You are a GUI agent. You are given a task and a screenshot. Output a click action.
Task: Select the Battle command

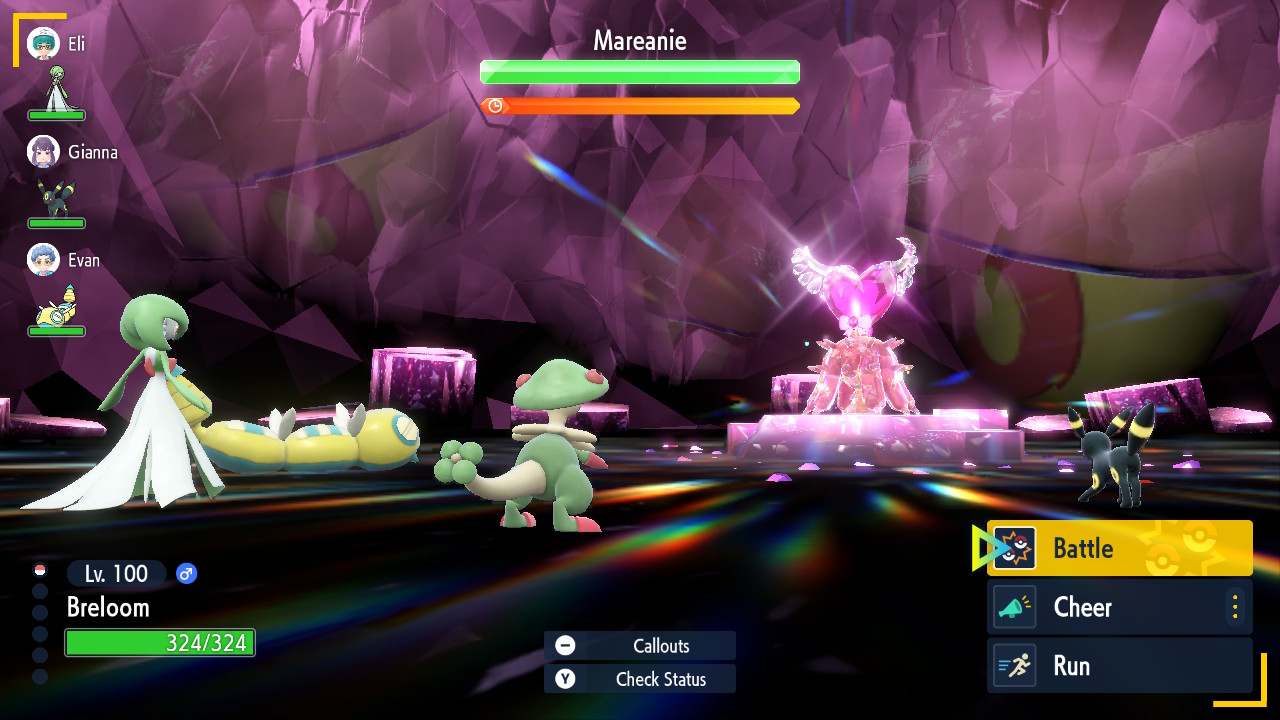click(1119, 548)
